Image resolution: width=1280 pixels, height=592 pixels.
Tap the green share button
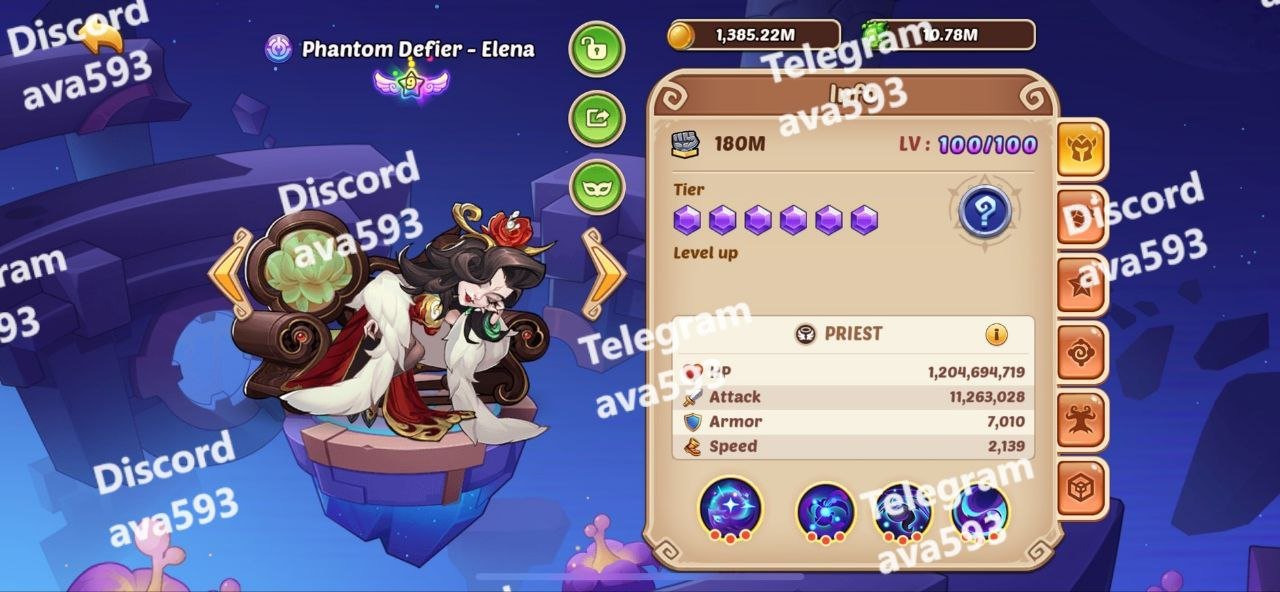tap(597, 118)
